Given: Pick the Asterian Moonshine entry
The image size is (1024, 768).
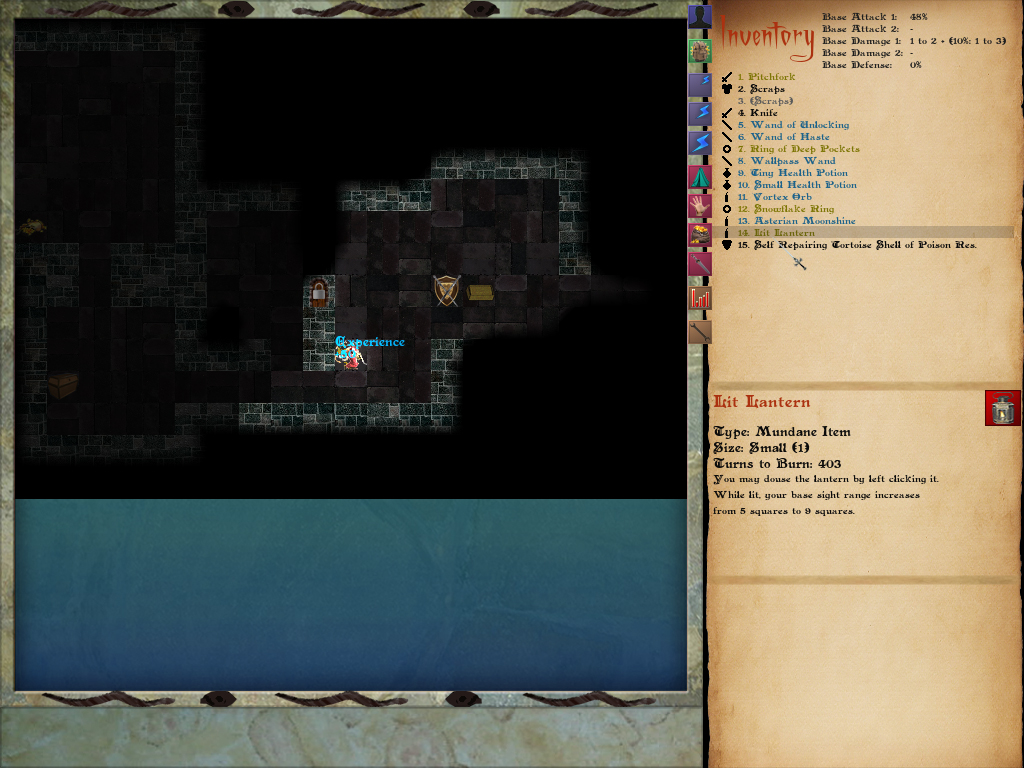Looking at the screenshot, I should (804, 221).
